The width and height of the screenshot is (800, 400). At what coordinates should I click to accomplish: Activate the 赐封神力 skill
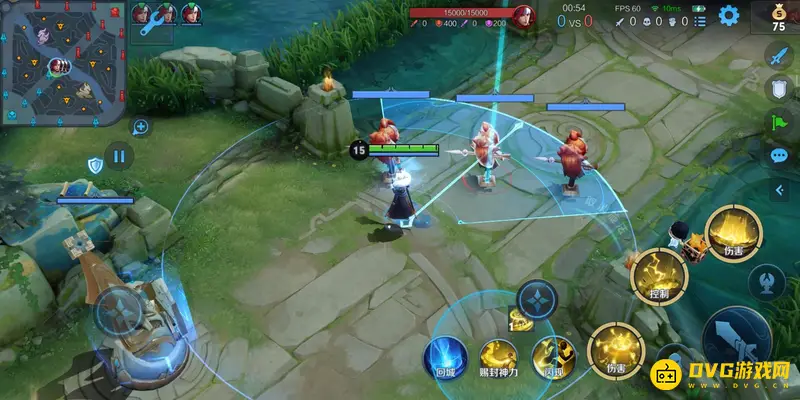(497, 355)
